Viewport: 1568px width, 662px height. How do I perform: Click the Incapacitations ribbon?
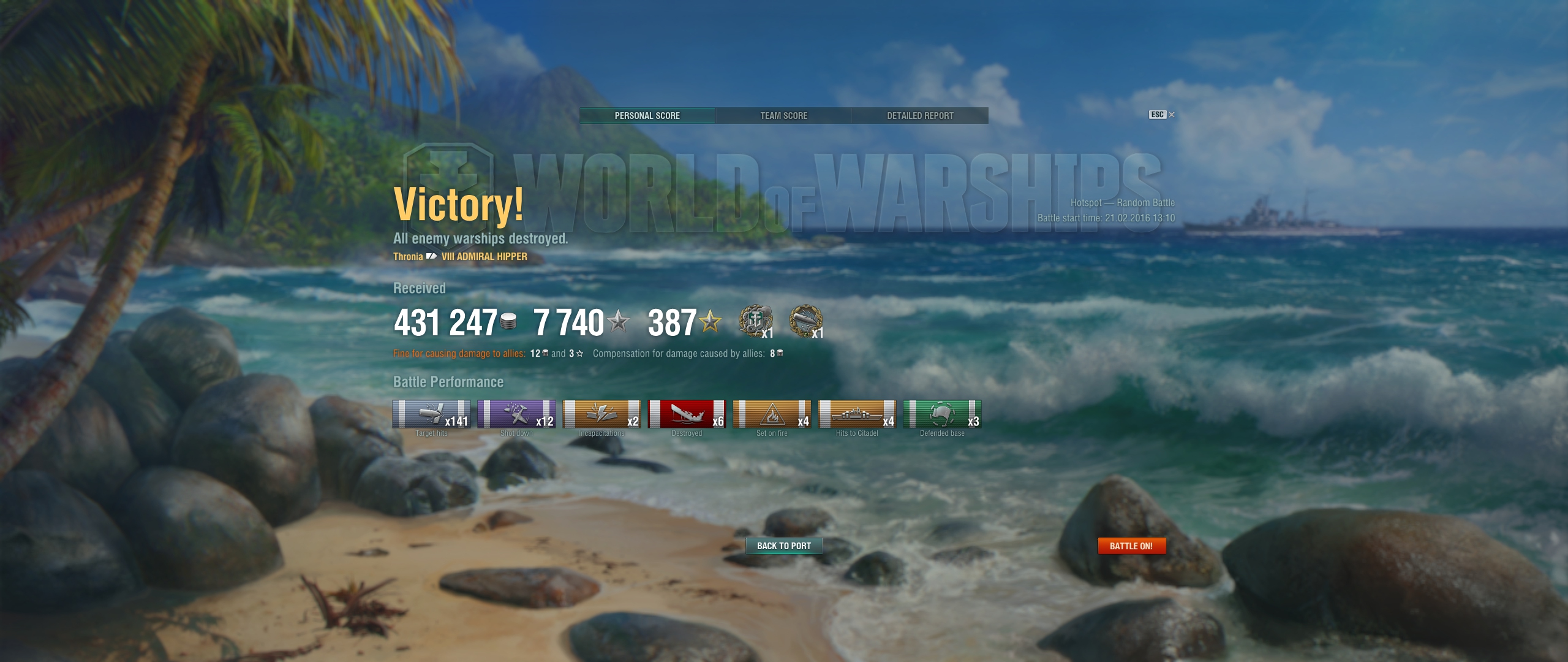pyautogui.click(x=601, y=414)
